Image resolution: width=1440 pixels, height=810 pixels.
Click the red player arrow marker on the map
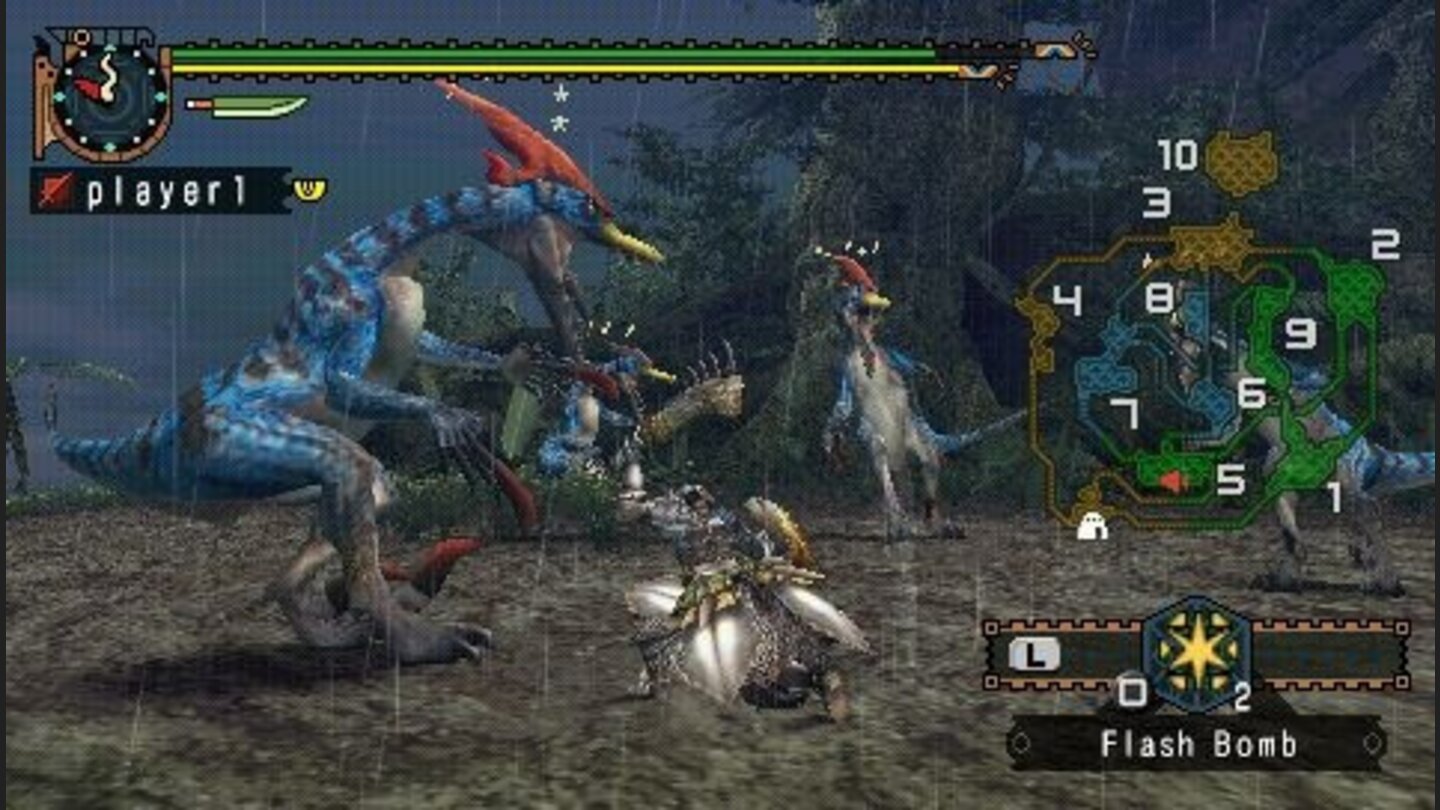point(1168,480)
